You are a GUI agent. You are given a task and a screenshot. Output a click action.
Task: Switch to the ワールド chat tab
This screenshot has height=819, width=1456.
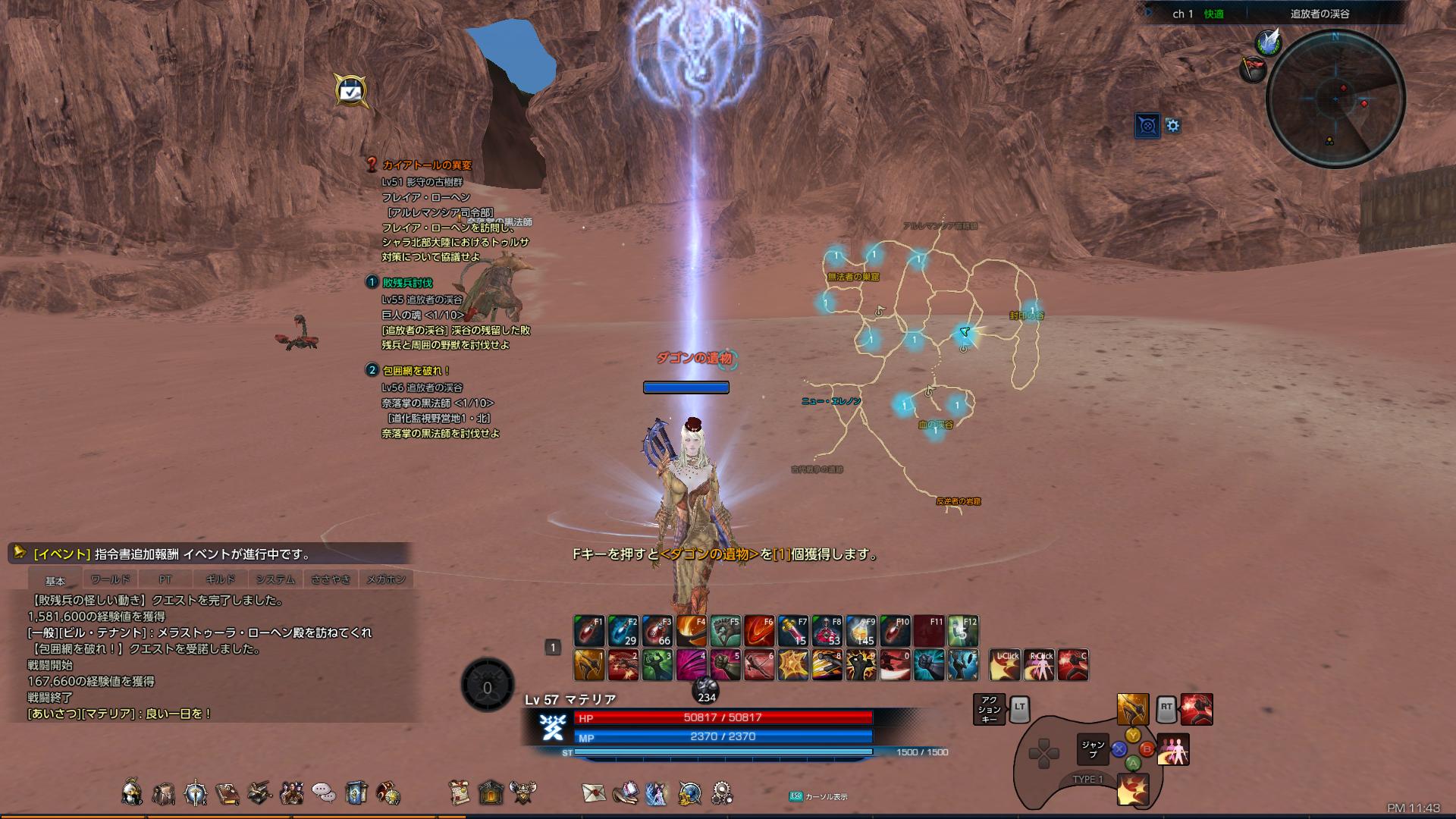click(111, 579)
